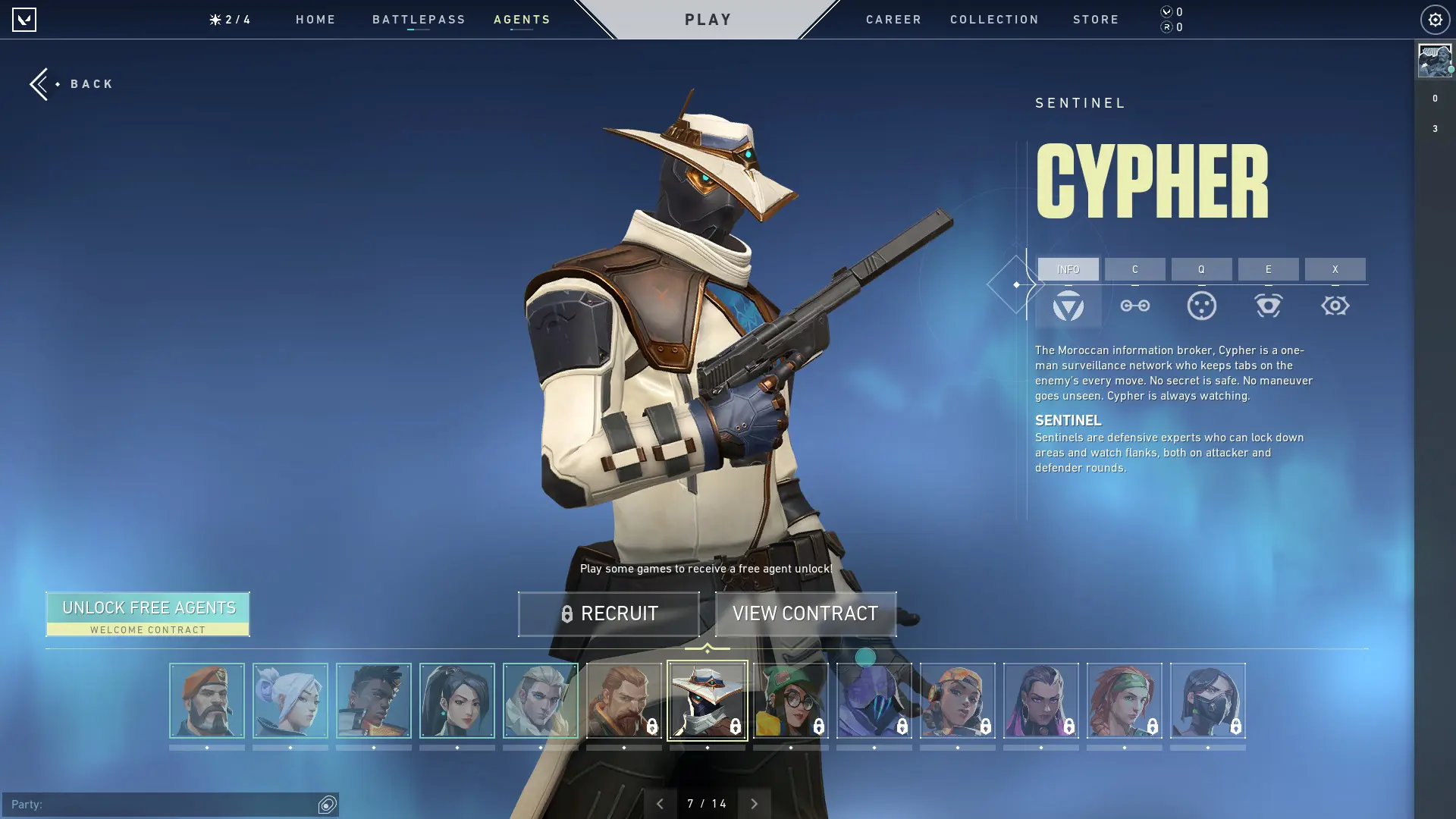1456x819 pixels.
Task: Click the Radianite points icon
Action: [x=1166, y=27]
